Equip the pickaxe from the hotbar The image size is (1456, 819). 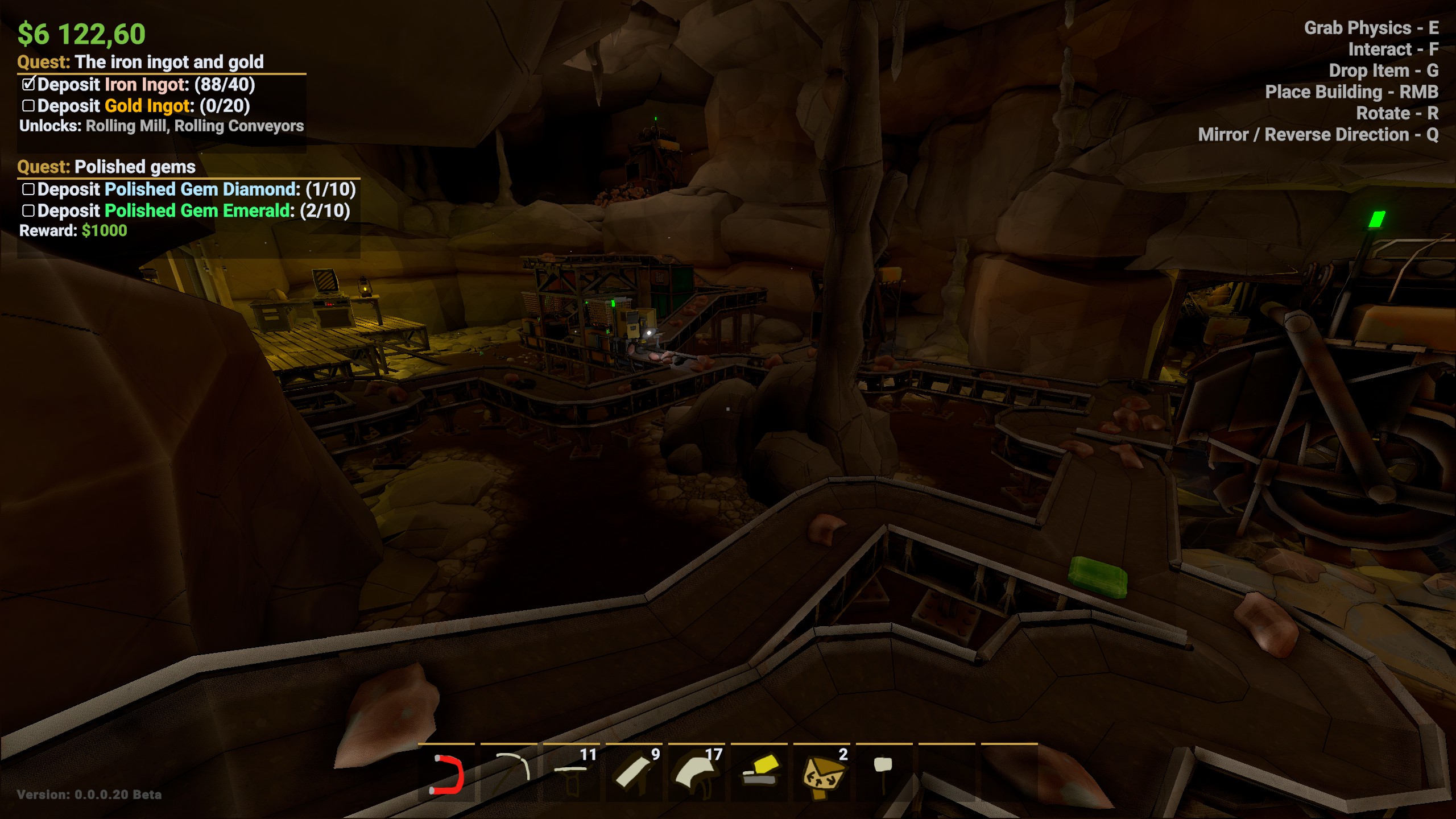[509, 773]
